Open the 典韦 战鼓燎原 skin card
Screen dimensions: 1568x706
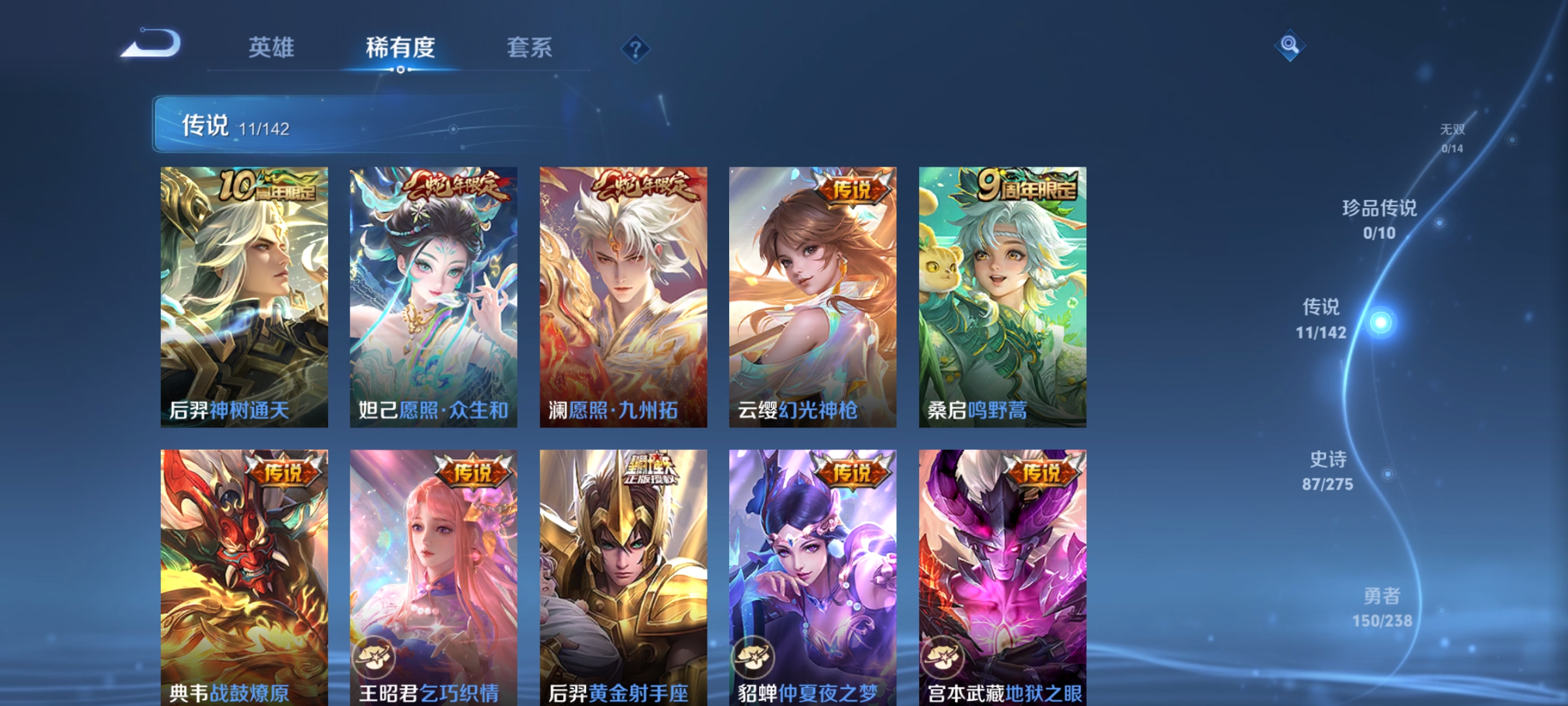point(244,575)
